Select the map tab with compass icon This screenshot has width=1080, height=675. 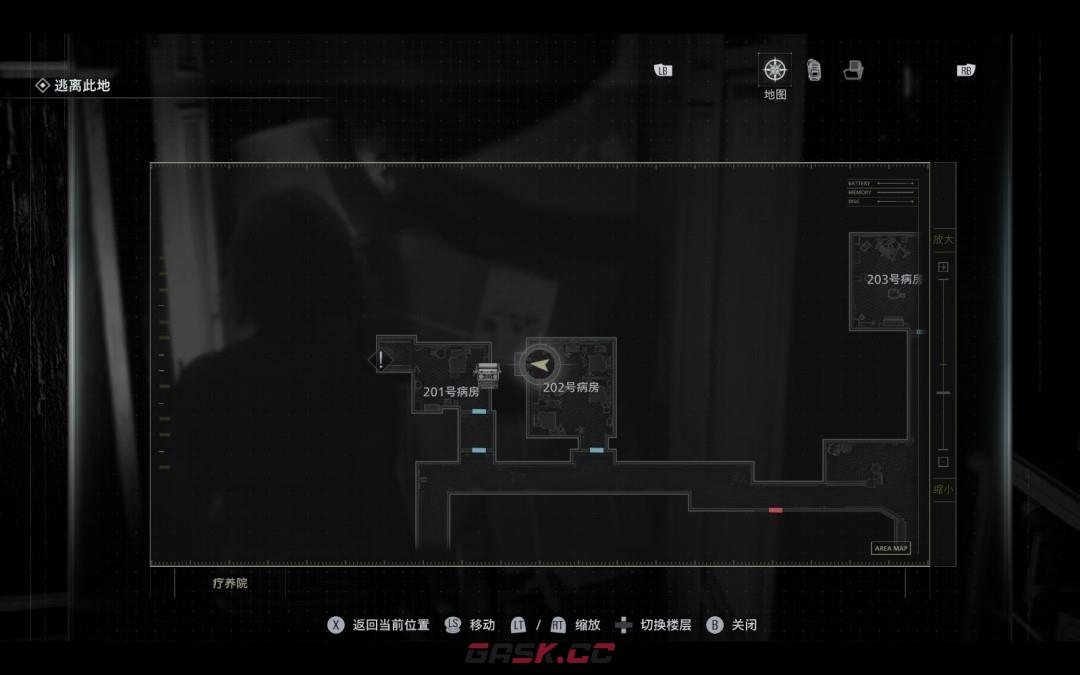pos(775,70)
